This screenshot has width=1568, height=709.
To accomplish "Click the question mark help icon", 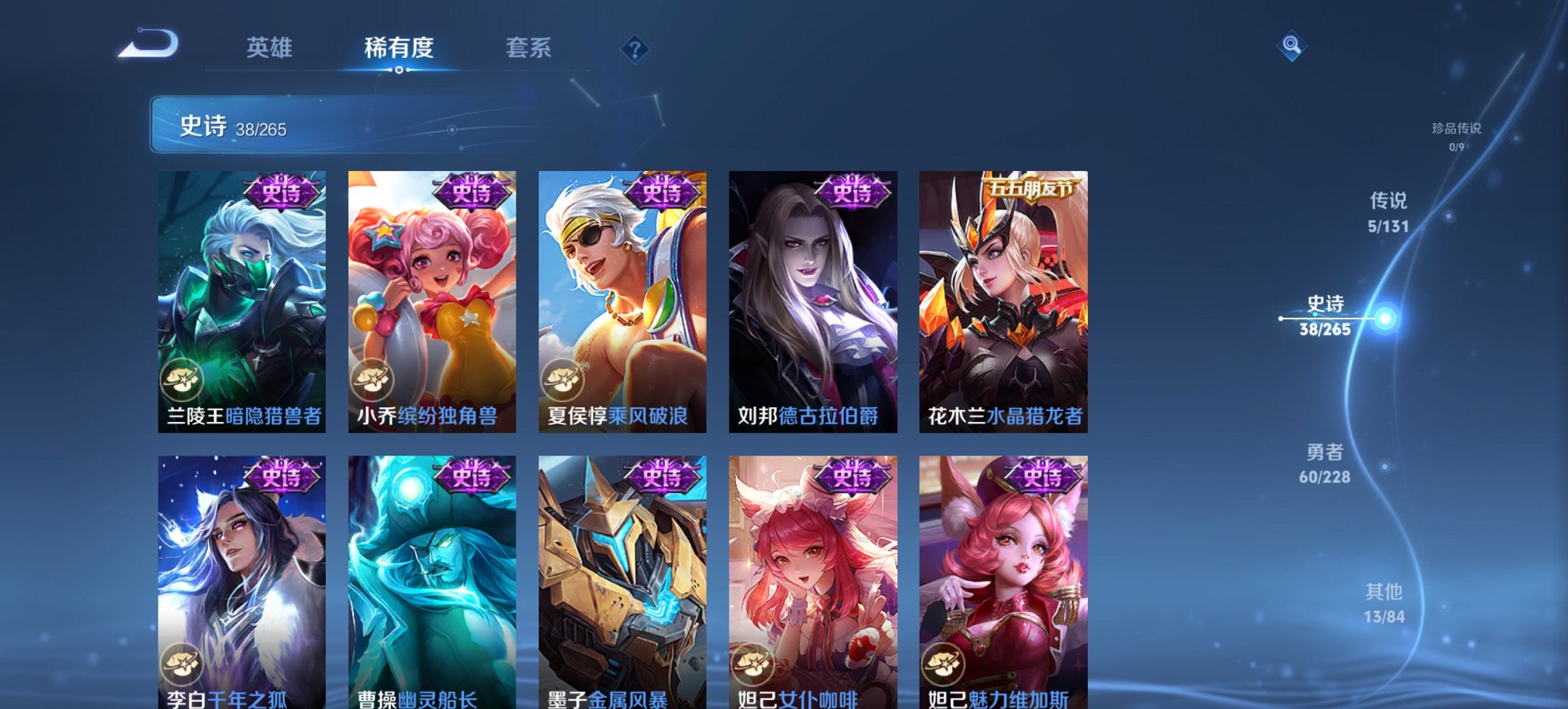I will click(x=634, y=49).
